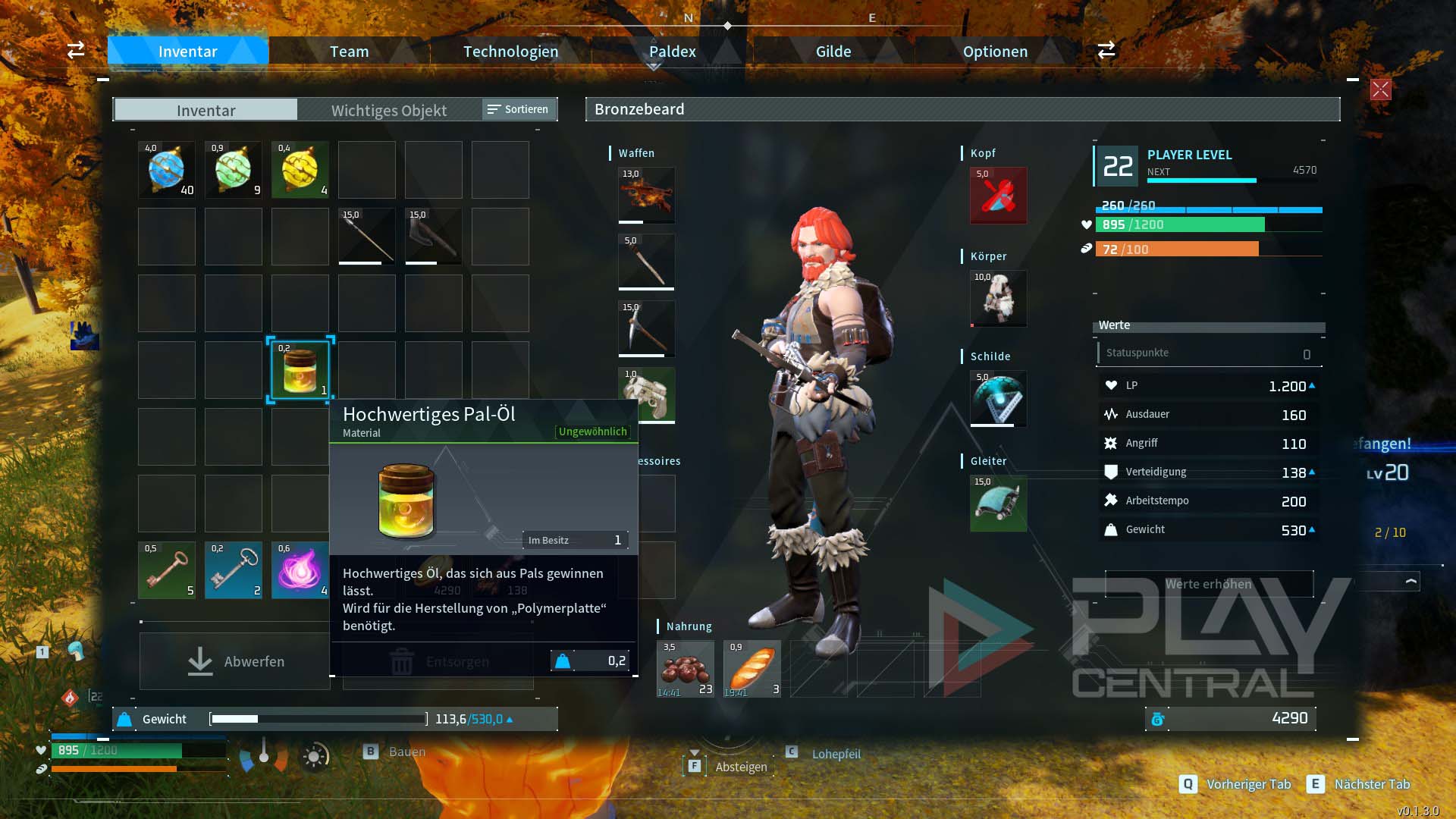Select the bread food slot

pos(752,669)
